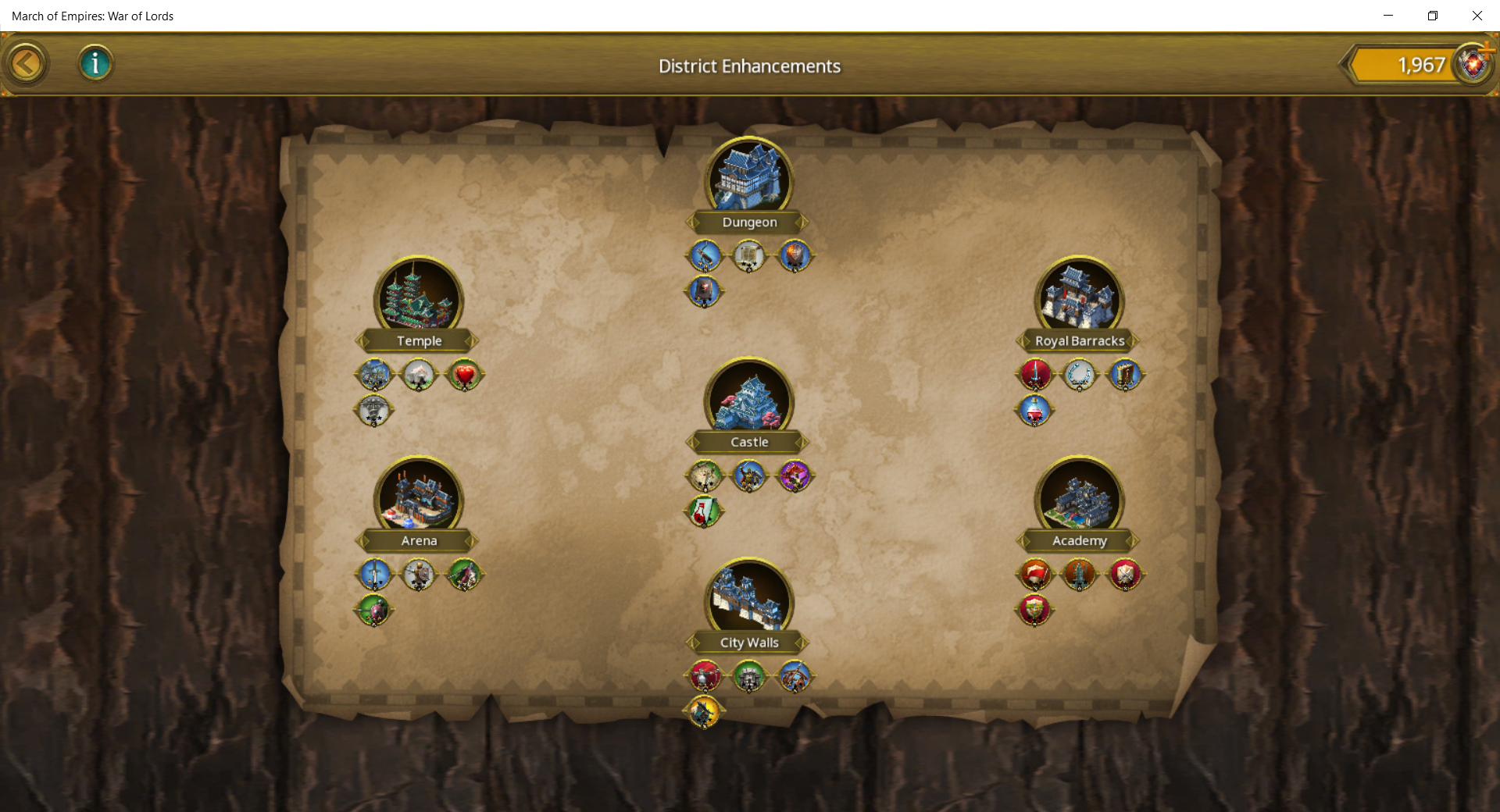
Task: Add more currency via the shield icon
Action: coord(1473,63)
